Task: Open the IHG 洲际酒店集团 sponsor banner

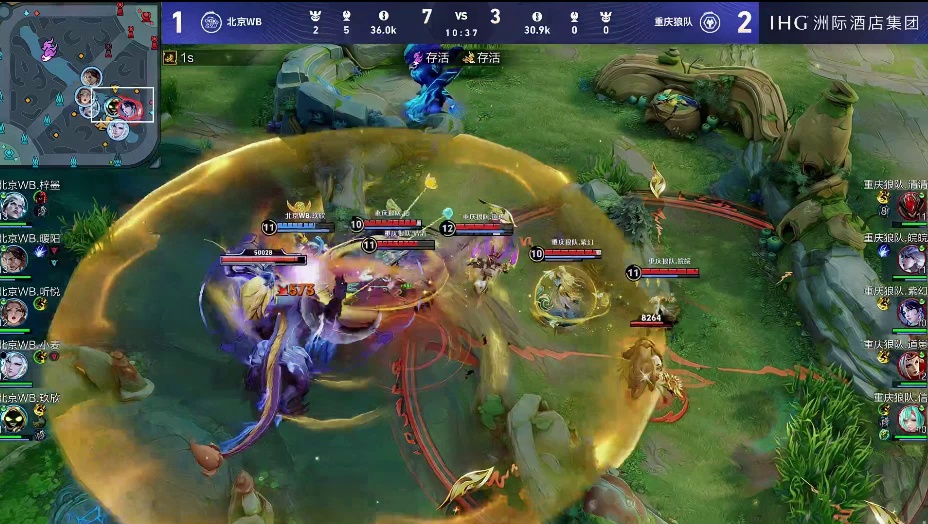Action: tap(844, 22)
